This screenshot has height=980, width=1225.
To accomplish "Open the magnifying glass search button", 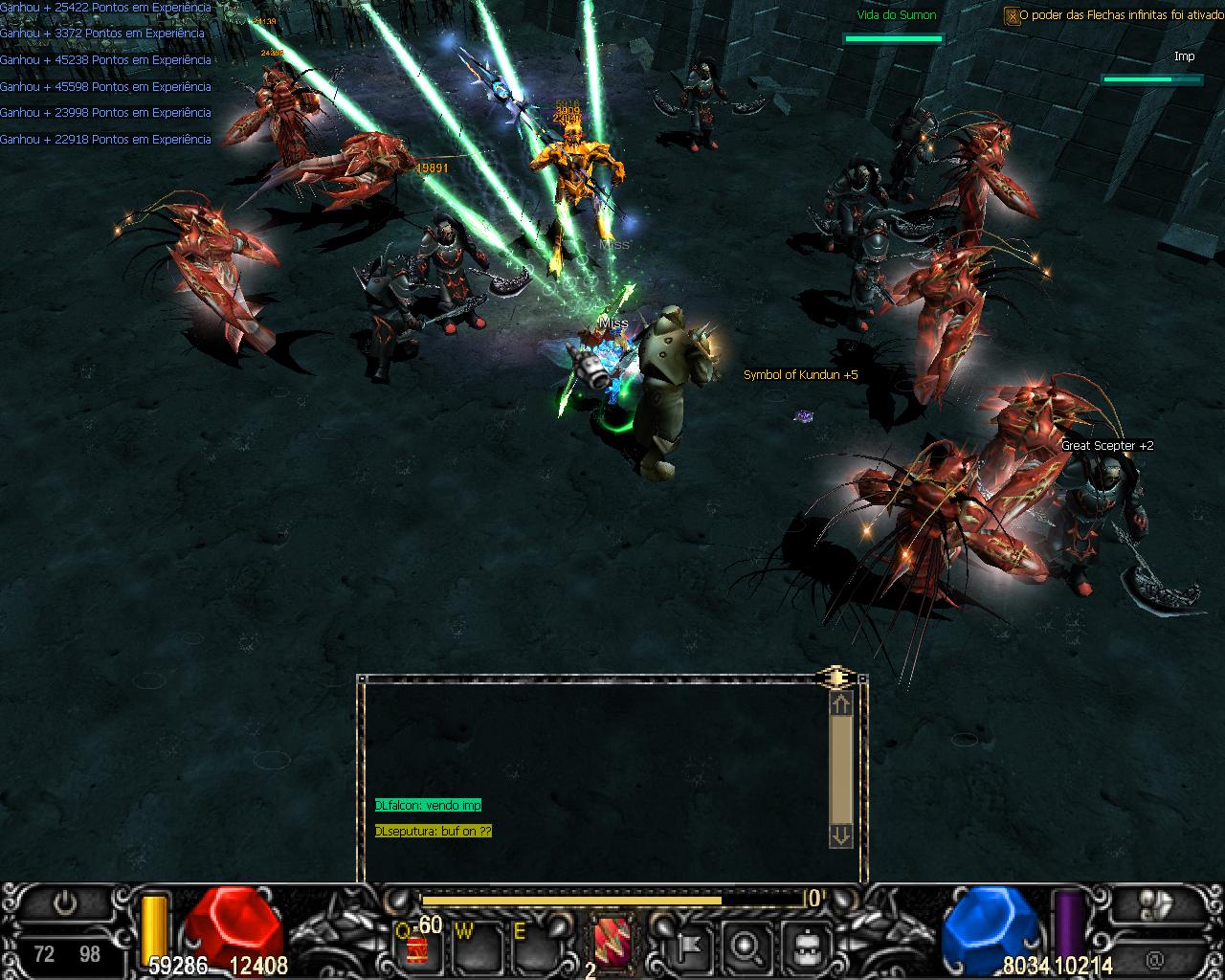I will pyautogui.click(x=745, y=946).
